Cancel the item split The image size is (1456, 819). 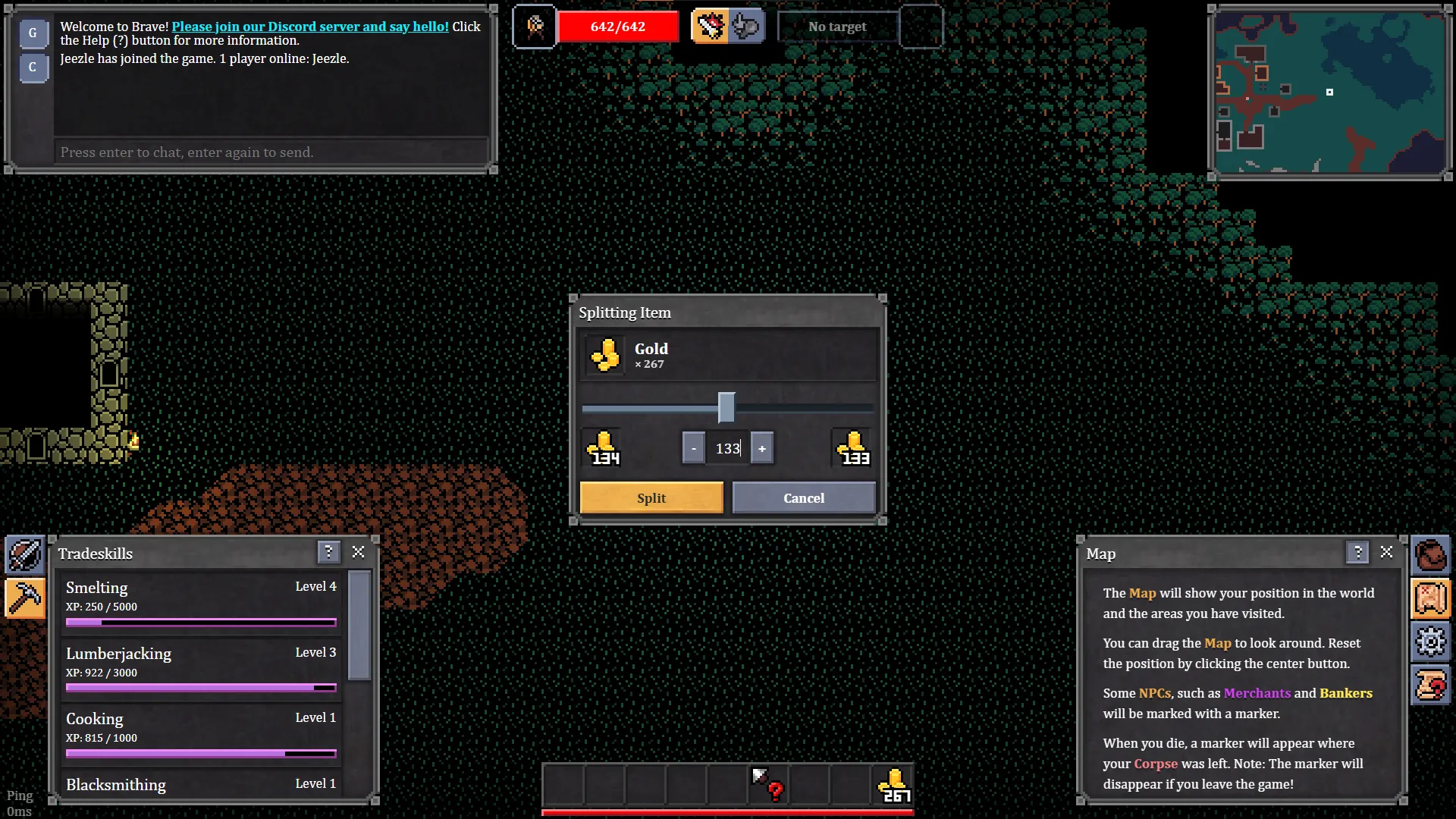tap(804, 498)
